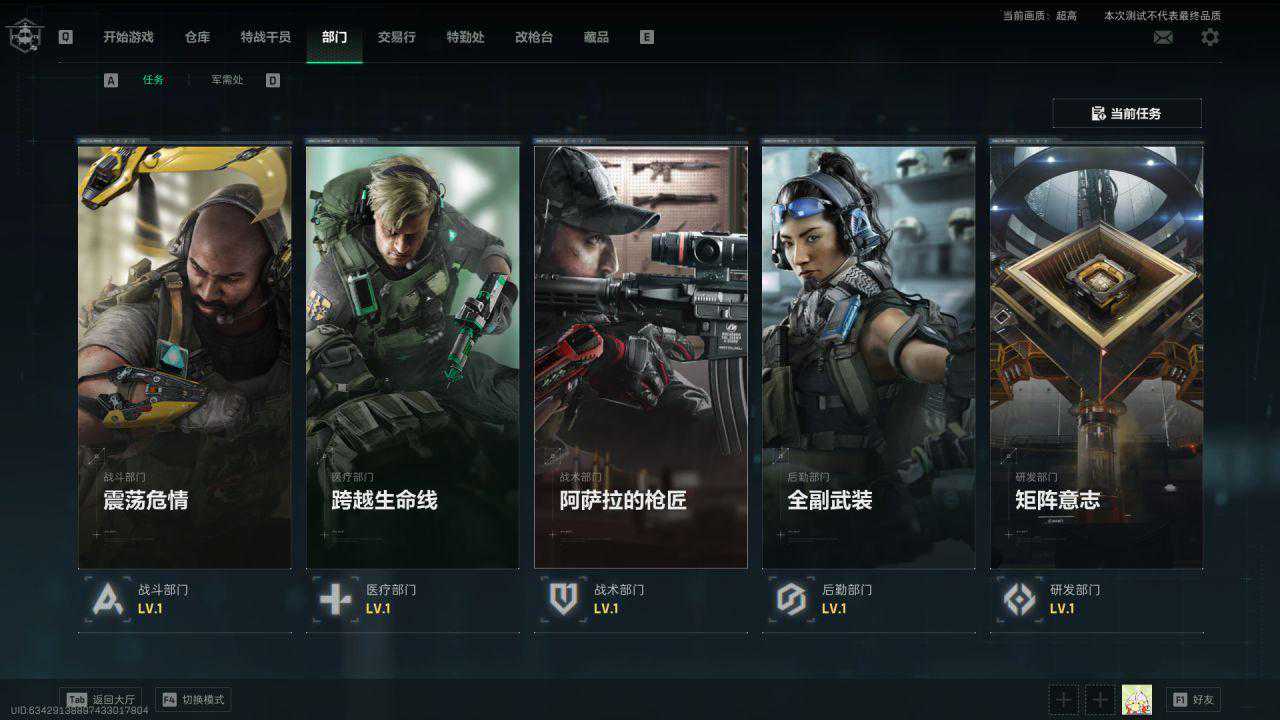1280x720 pixels.
Task: Select the 交易行 tab
Action: click(396, 37)
